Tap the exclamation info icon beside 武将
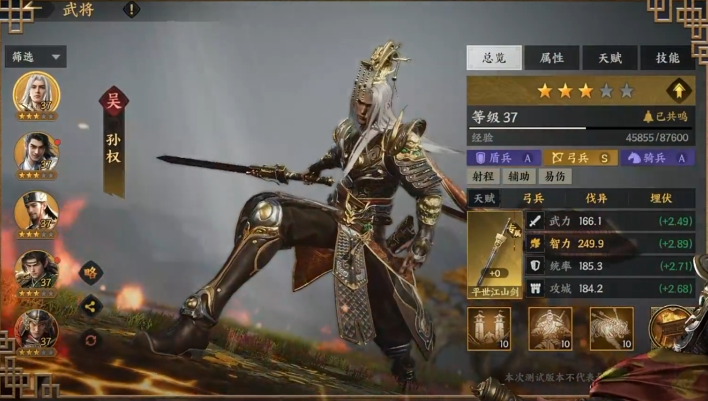Viewport: 708px width, 401px height. (x=131, y=10)
